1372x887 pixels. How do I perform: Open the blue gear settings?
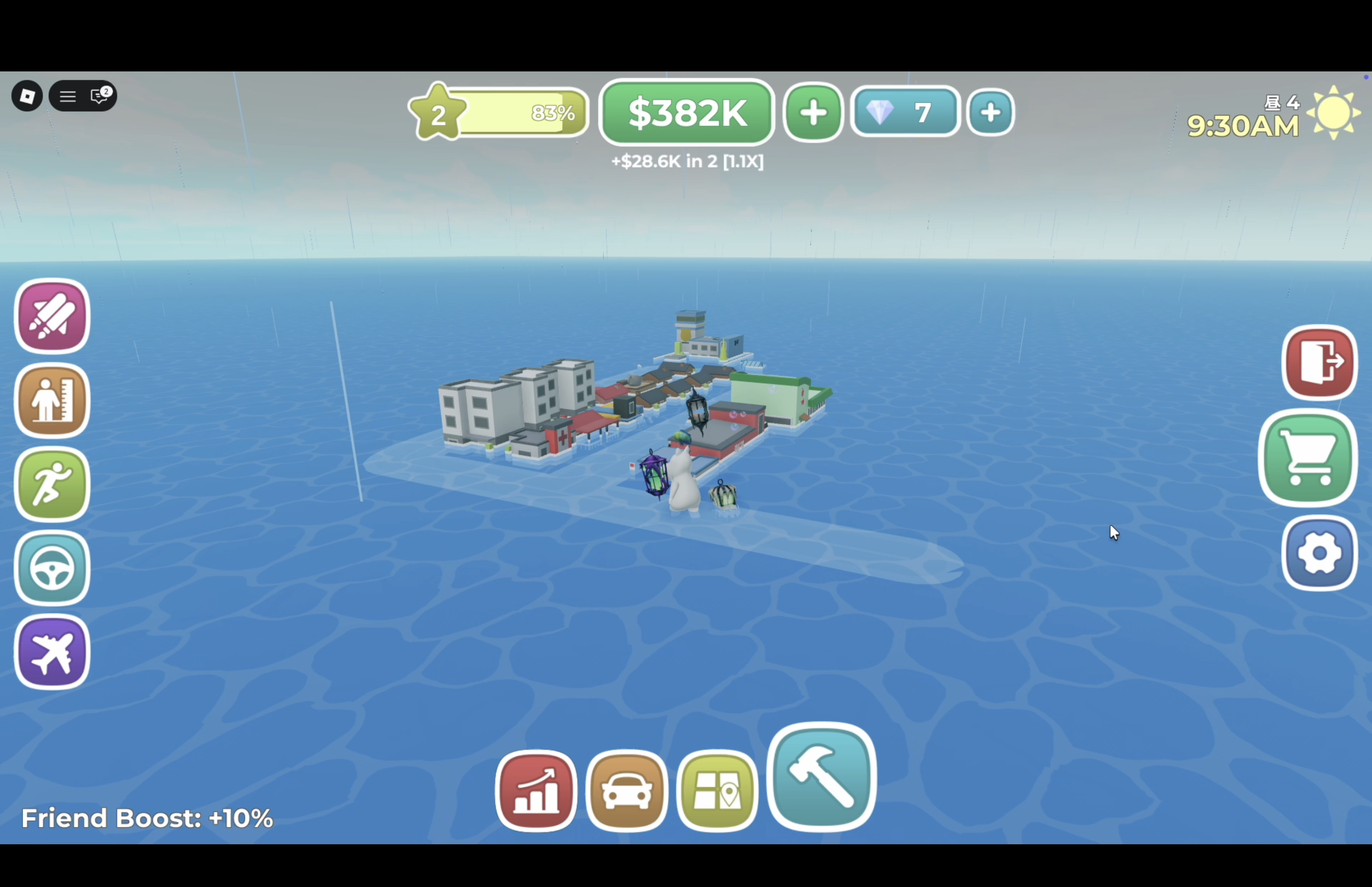[1319, 553]
